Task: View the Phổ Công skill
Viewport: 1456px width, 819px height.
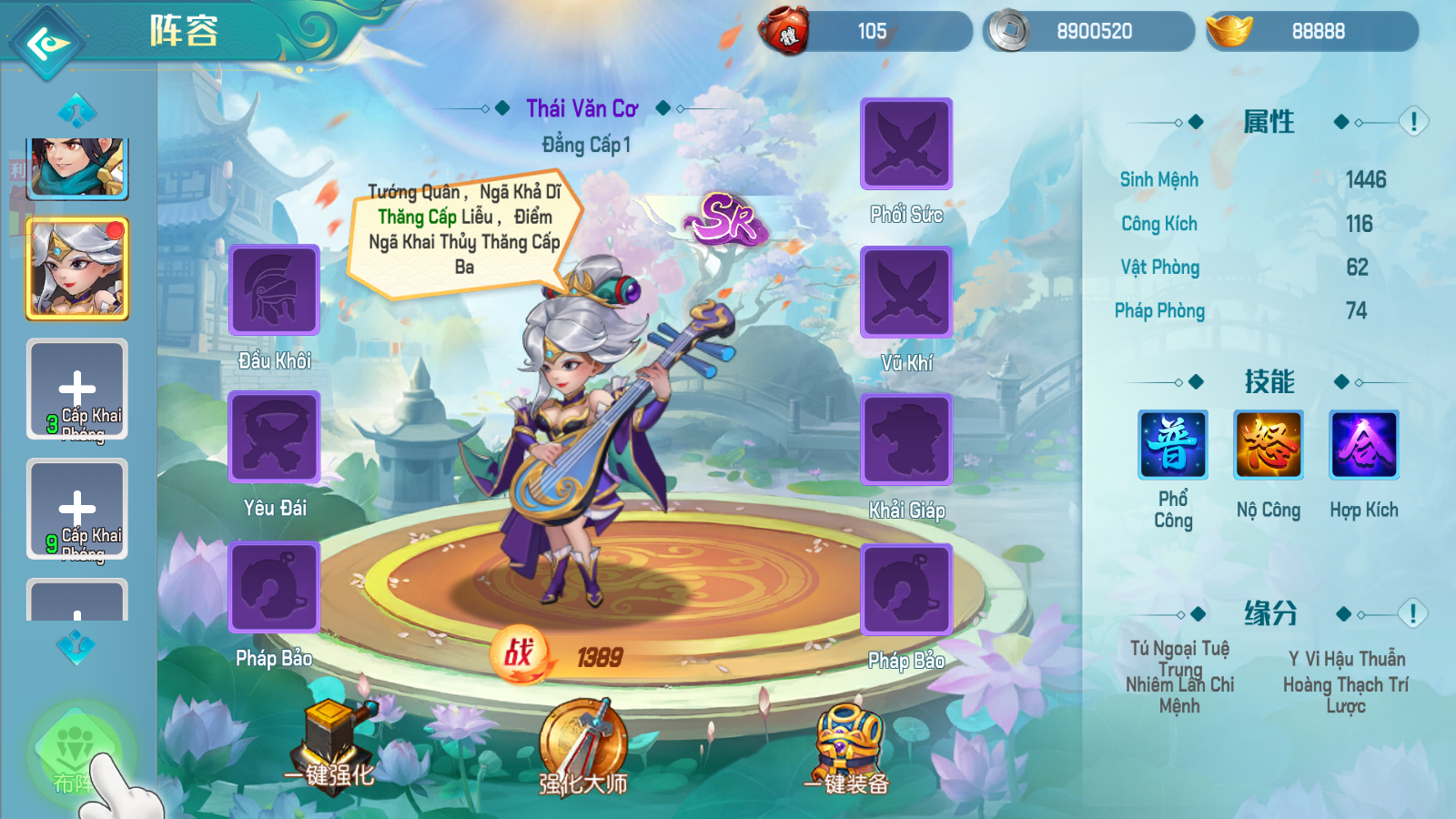Action: point(1173,445)
